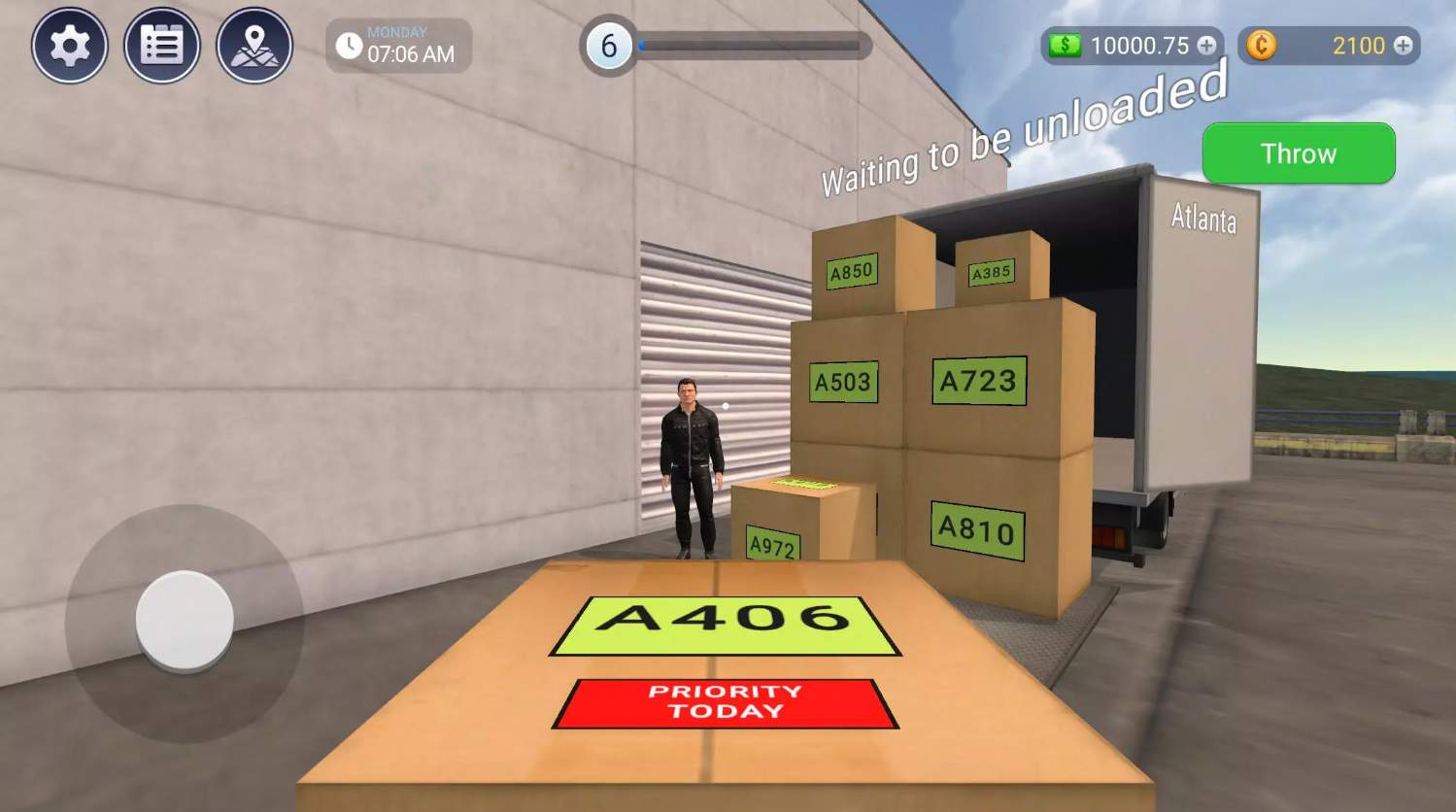The height and width of the screenshot is (812, 1456).
Task: Show the map with location pin
Action: click(x=254, y=46)
